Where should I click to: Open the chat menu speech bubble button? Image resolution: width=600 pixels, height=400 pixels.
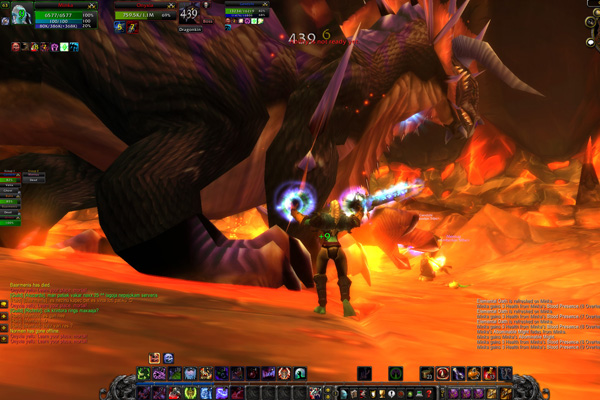click(x=5, y=304)
